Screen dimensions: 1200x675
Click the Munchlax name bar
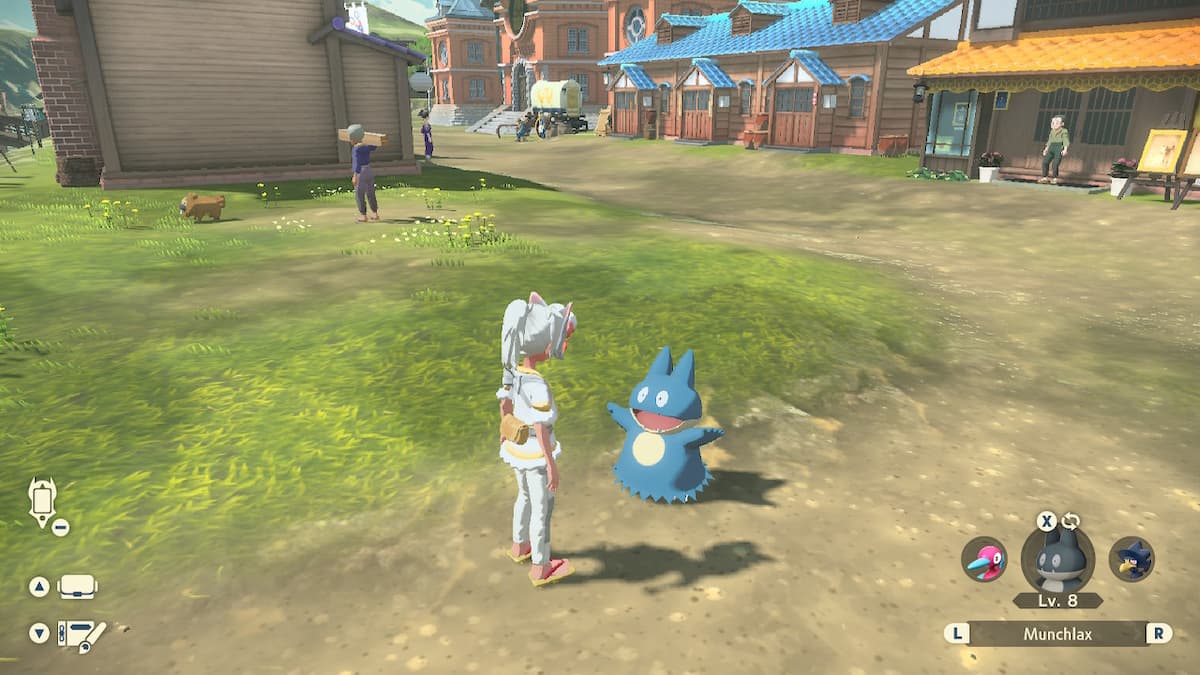[x=1058, y=633]
